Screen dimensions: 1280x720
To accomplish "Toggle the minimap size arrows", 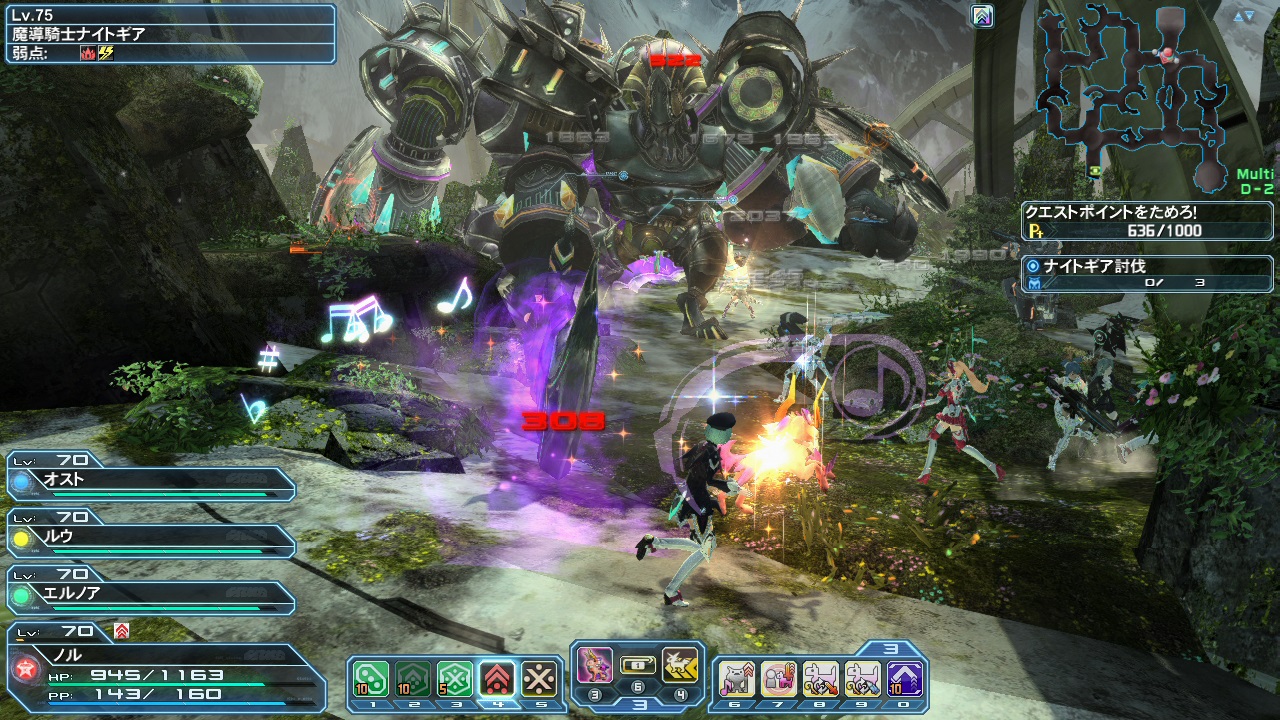I will coord(1243,16).
